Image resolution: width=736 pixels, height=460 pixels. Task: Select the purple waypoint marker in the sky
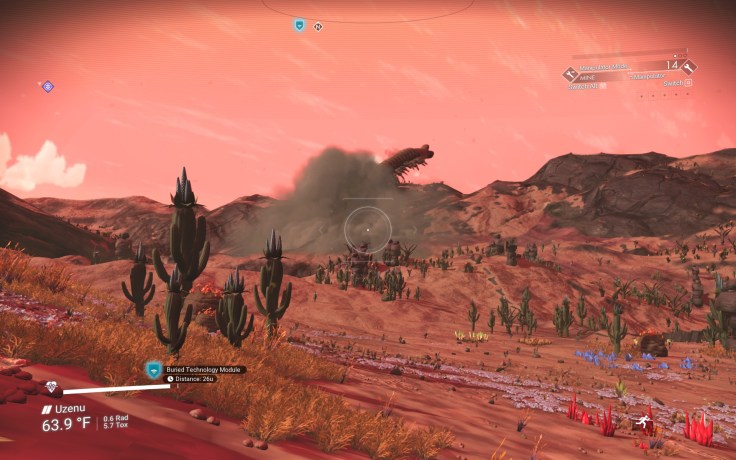click(47, 87)
